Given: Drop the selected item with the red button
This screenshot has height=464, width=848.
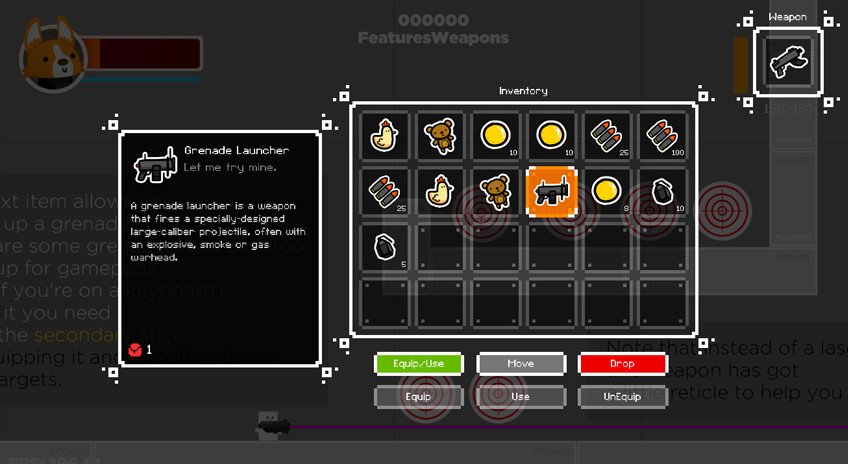Looking at the screenshot, I should pyautogui.click(x=621, y=364).
